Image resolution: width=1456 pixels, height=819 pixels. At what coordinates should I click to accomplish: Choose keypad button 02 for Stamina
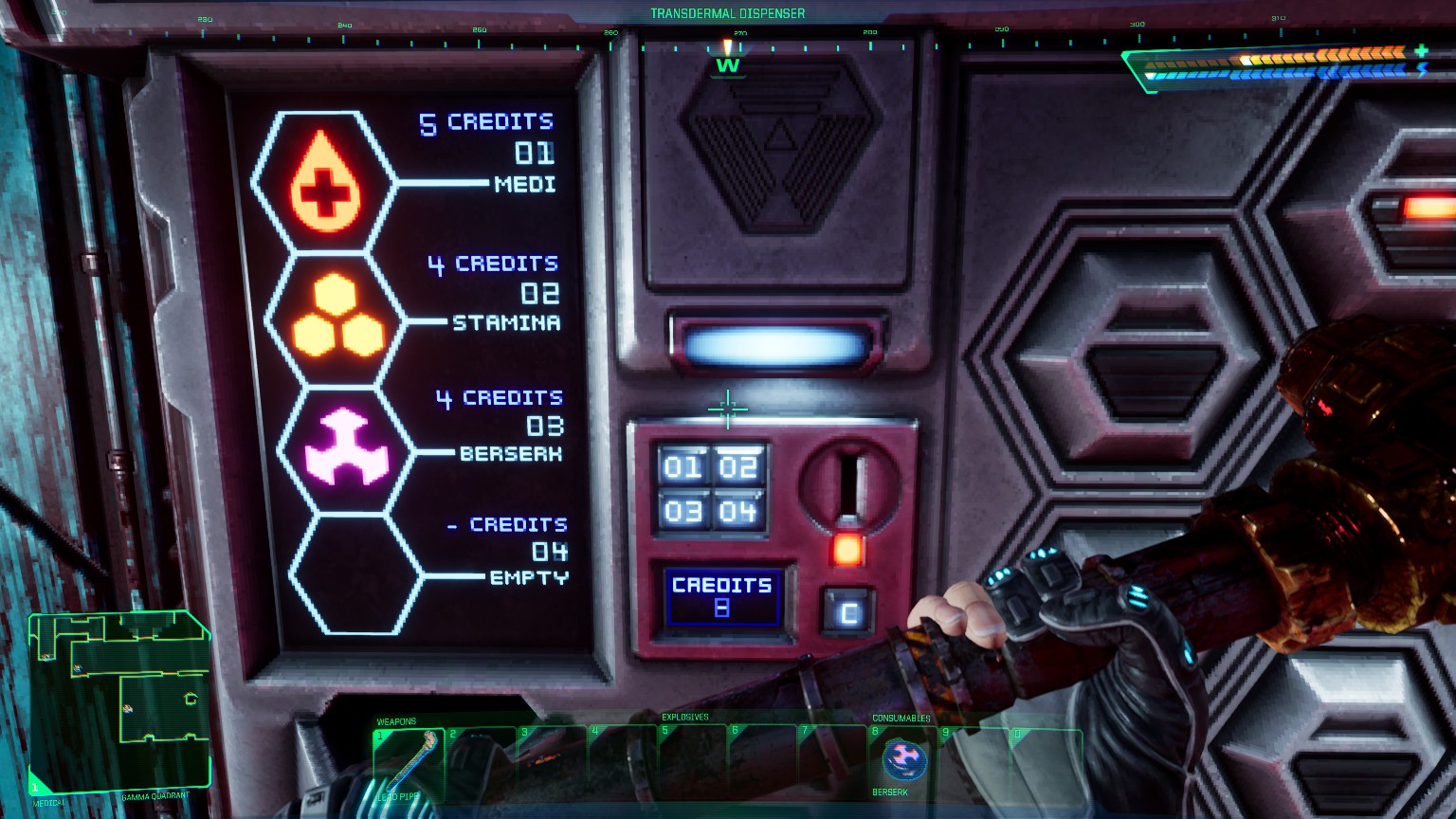click(x=737, y=466)
